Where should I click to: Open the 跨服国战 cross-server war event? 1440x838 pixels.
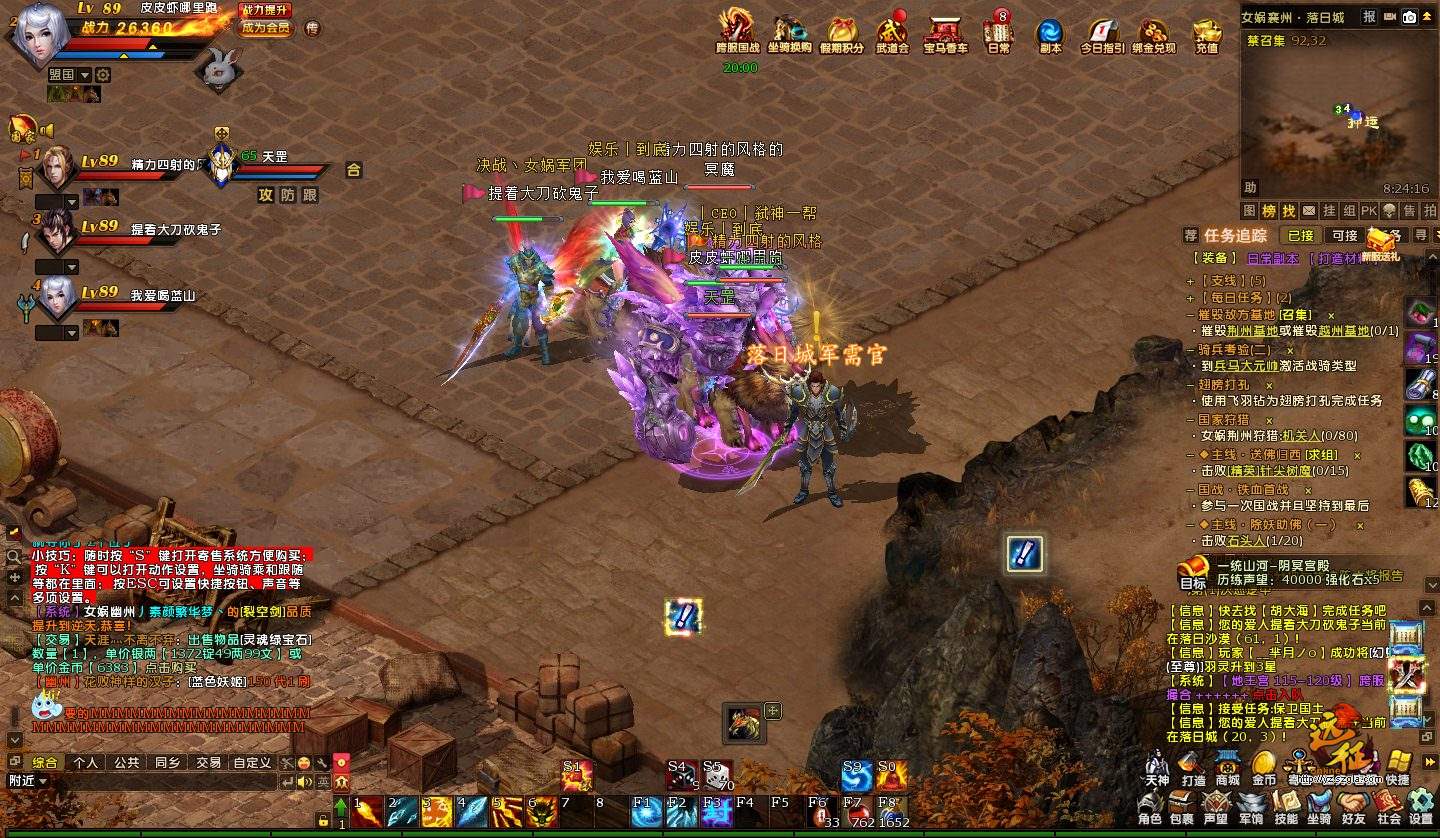point(737,32)
